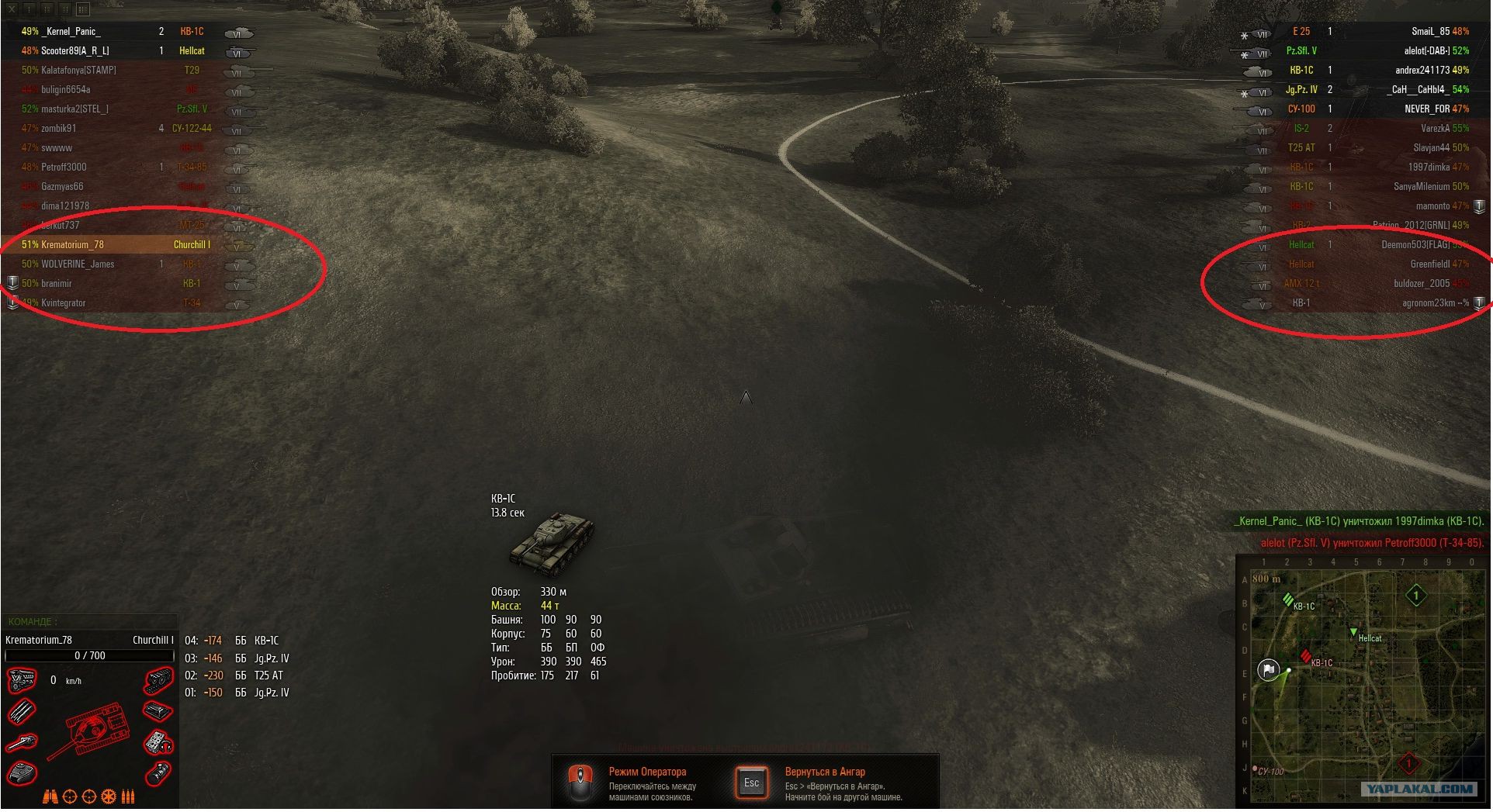Select _Kernel_Panic_ in the team list
This screenshot has height=812, width=1493.
point(71,32)
